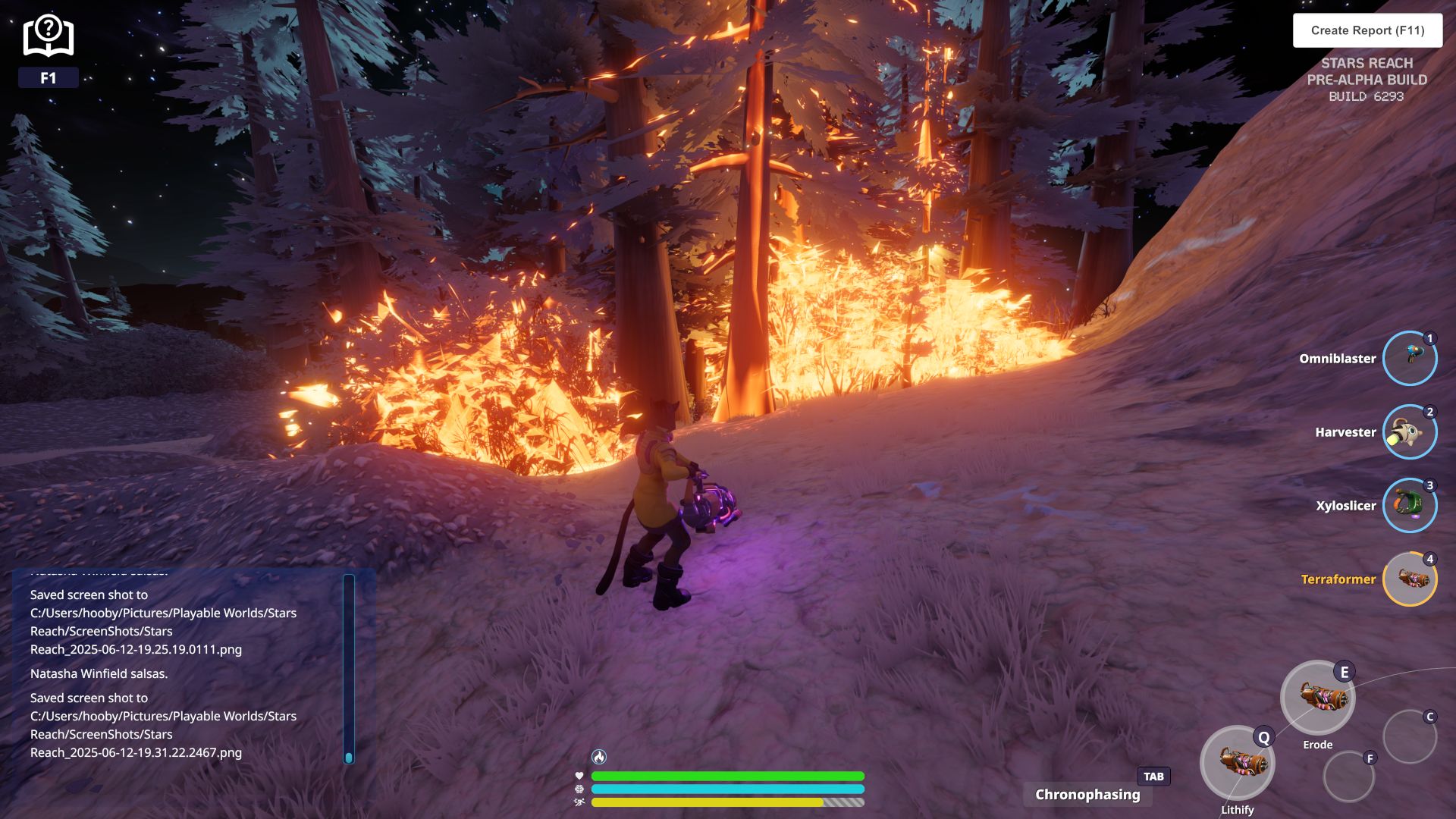Image resolution: width=1456 pixels, height=819 pixels.
Task: Select the Omniblaster tool slot
Action: click(1409, 359)
